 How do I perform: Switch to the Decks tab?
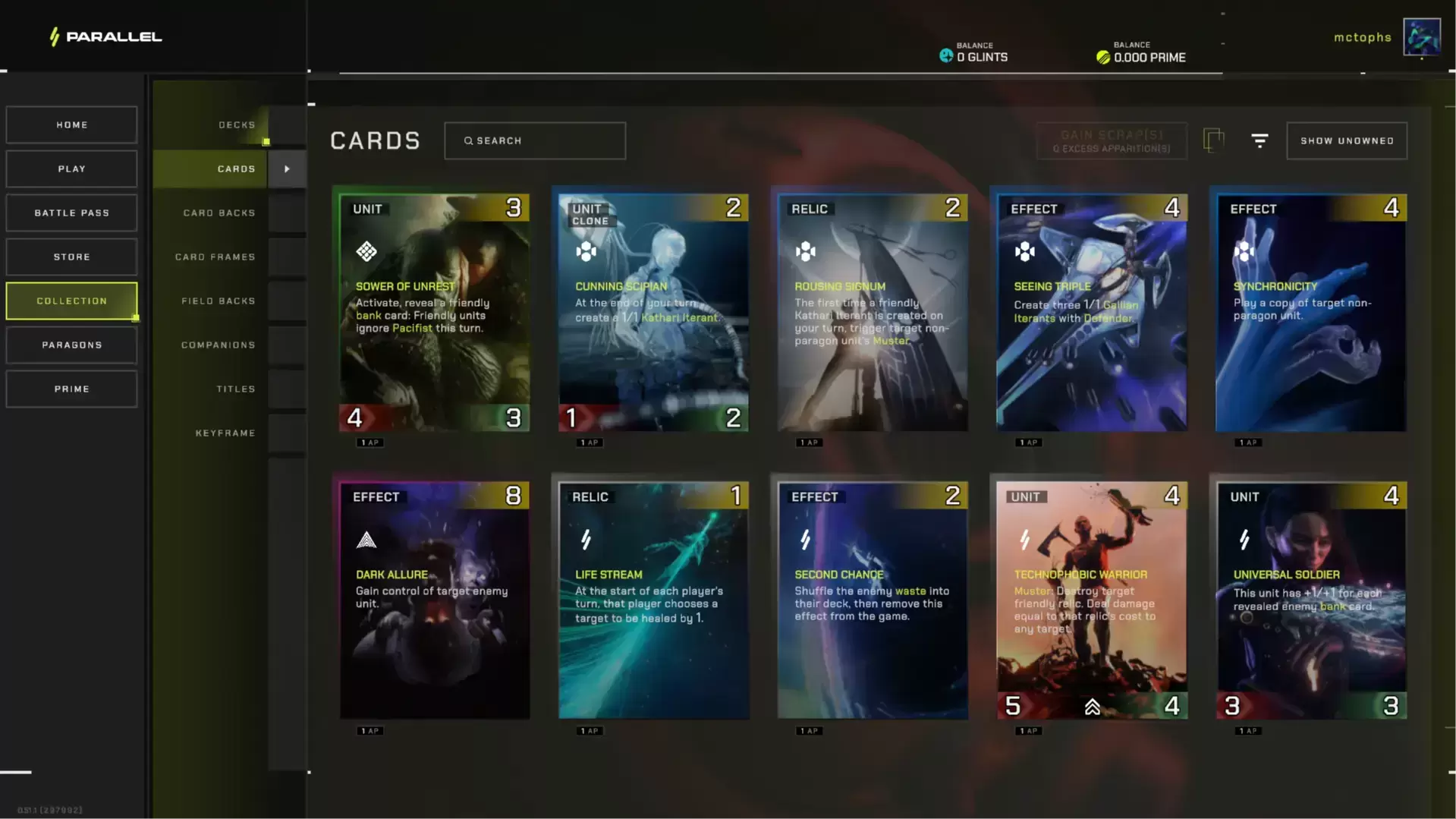tap(236, 124)
